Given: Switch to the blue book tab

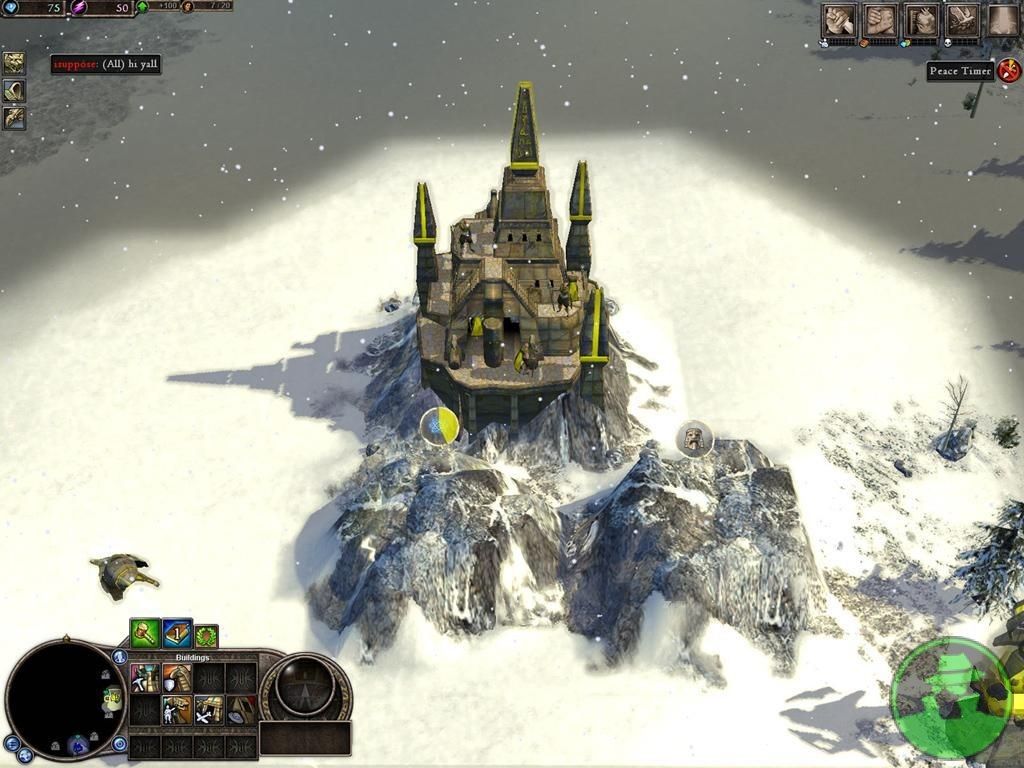Looking at the screenshot, I should 177,633.
